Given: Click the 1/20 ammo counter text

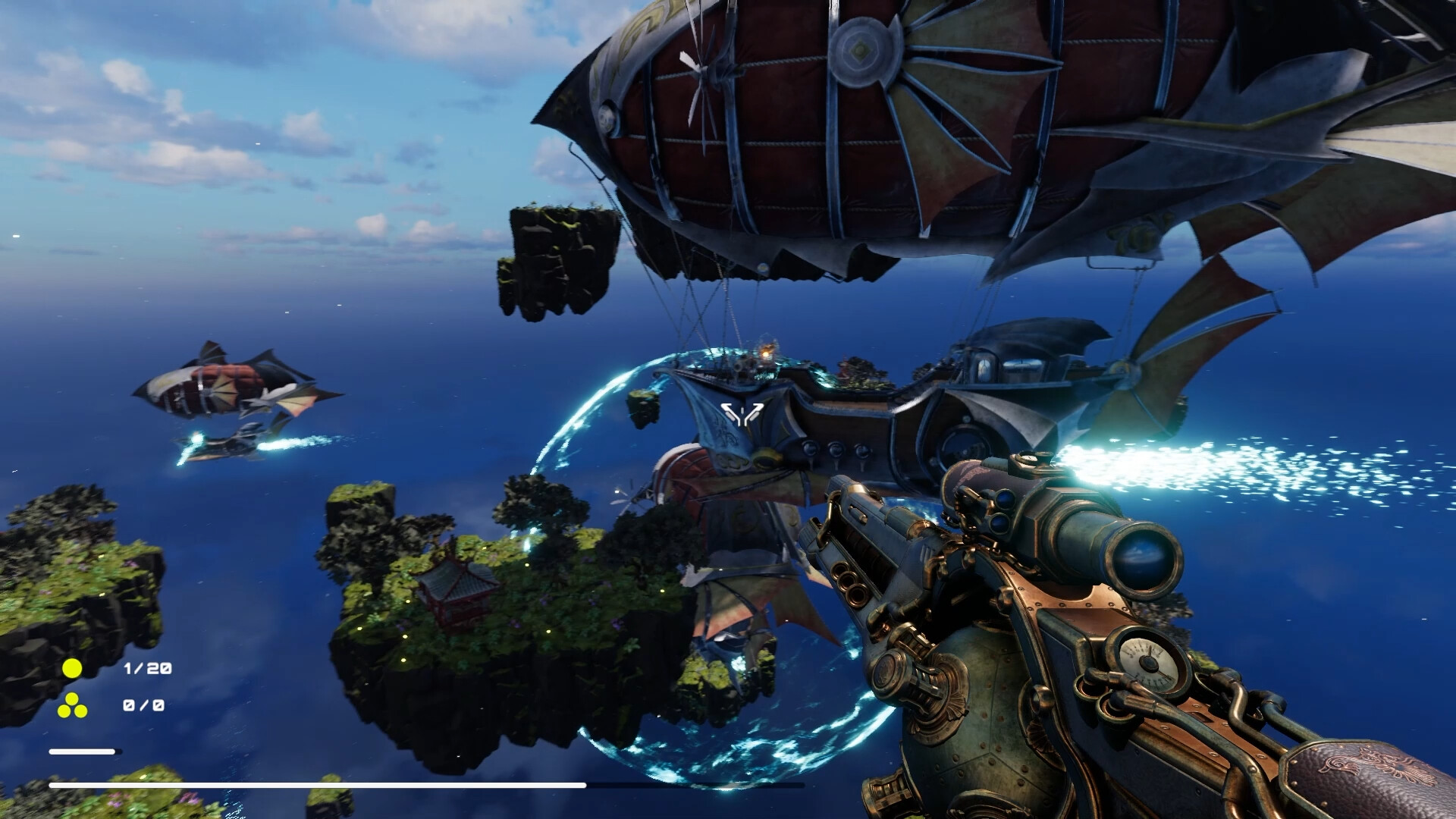Looking at the screenshot, I should (148, 667).
